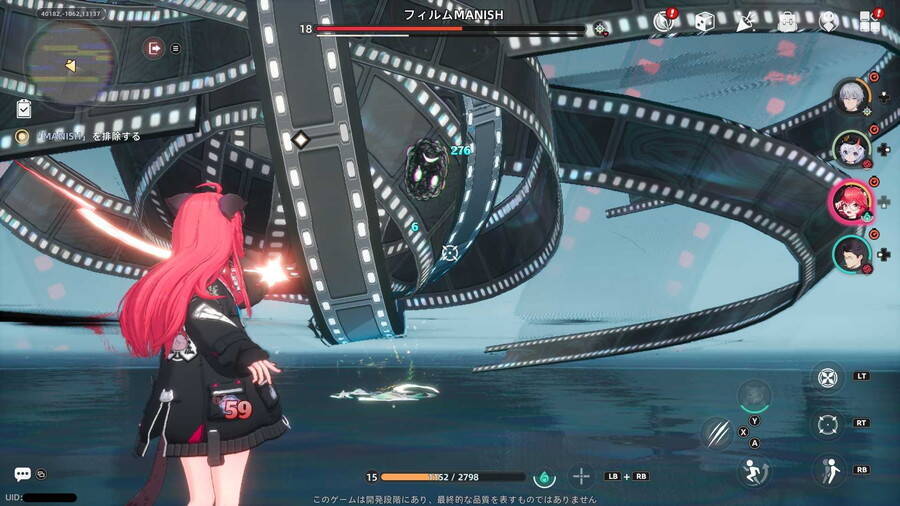Toggle the target lock-on reticle button

pos(826,423)
